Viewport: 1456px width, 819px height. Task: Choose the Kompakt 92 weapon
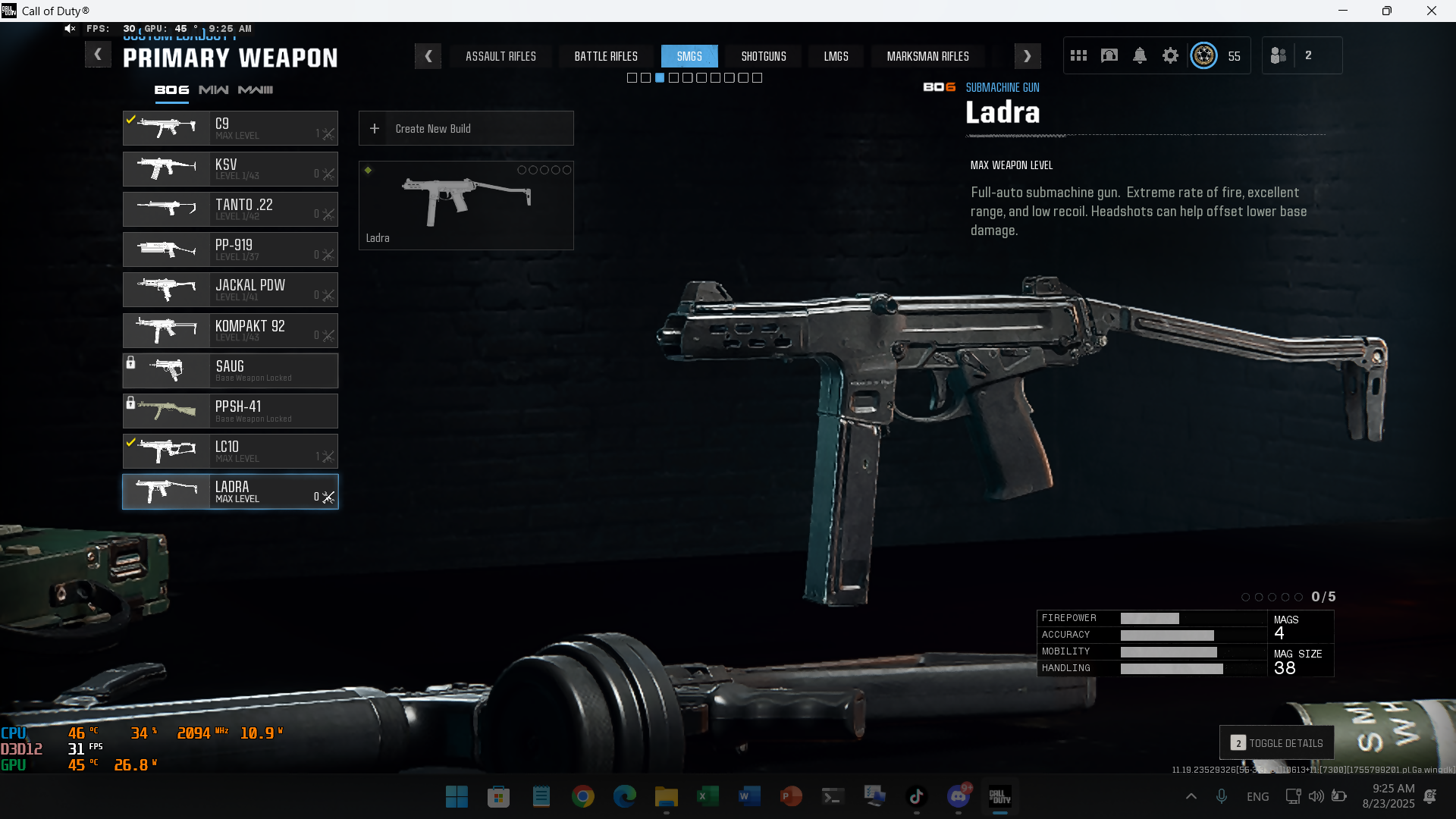(x=230, y=331)
